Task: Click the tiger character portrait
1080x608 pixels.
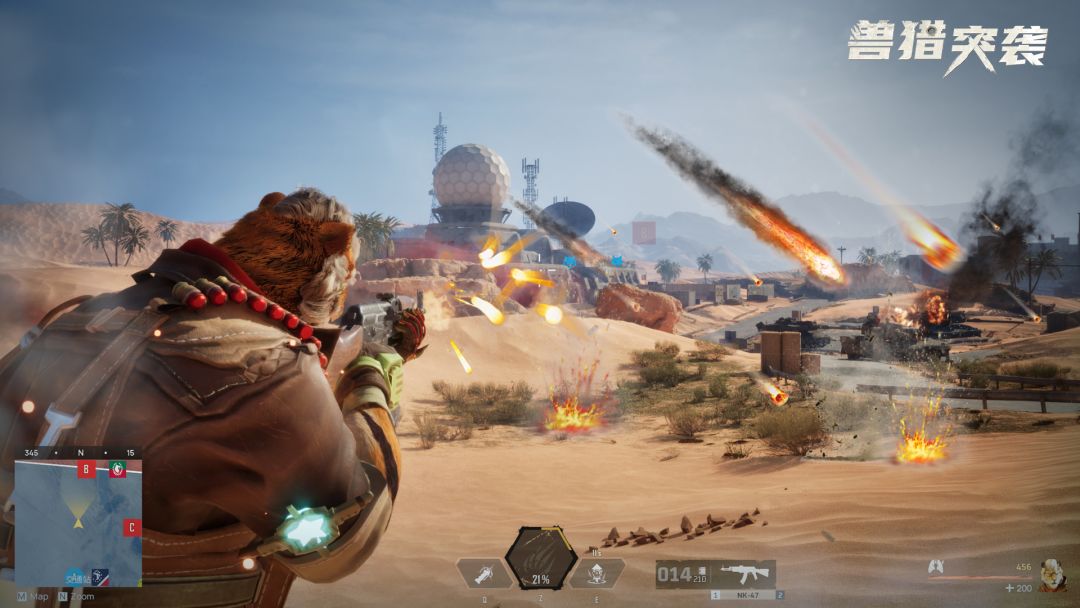Action: click(x=1052, y=573)
